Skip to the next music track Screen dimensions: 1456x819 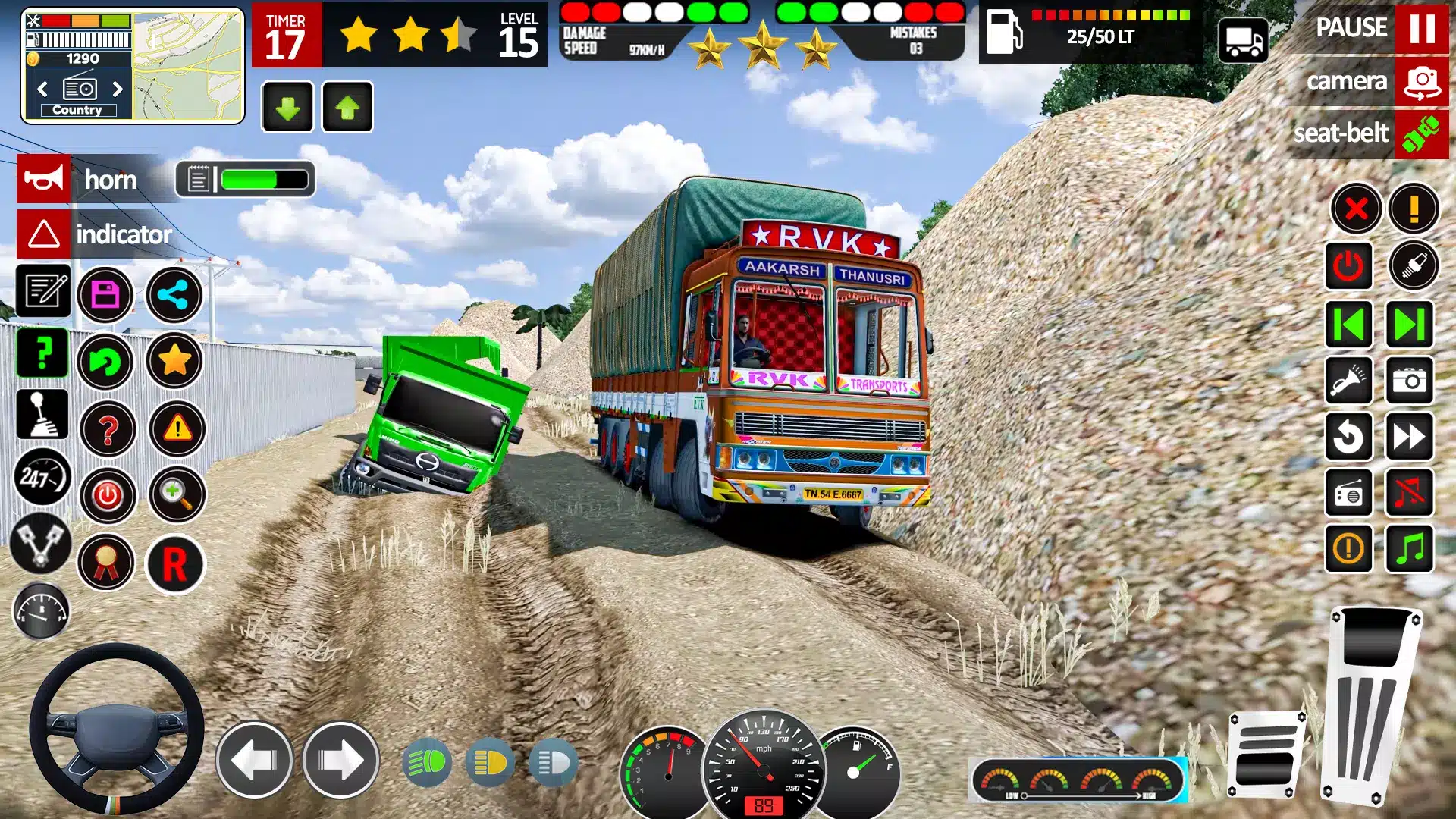click(1409, 325)
